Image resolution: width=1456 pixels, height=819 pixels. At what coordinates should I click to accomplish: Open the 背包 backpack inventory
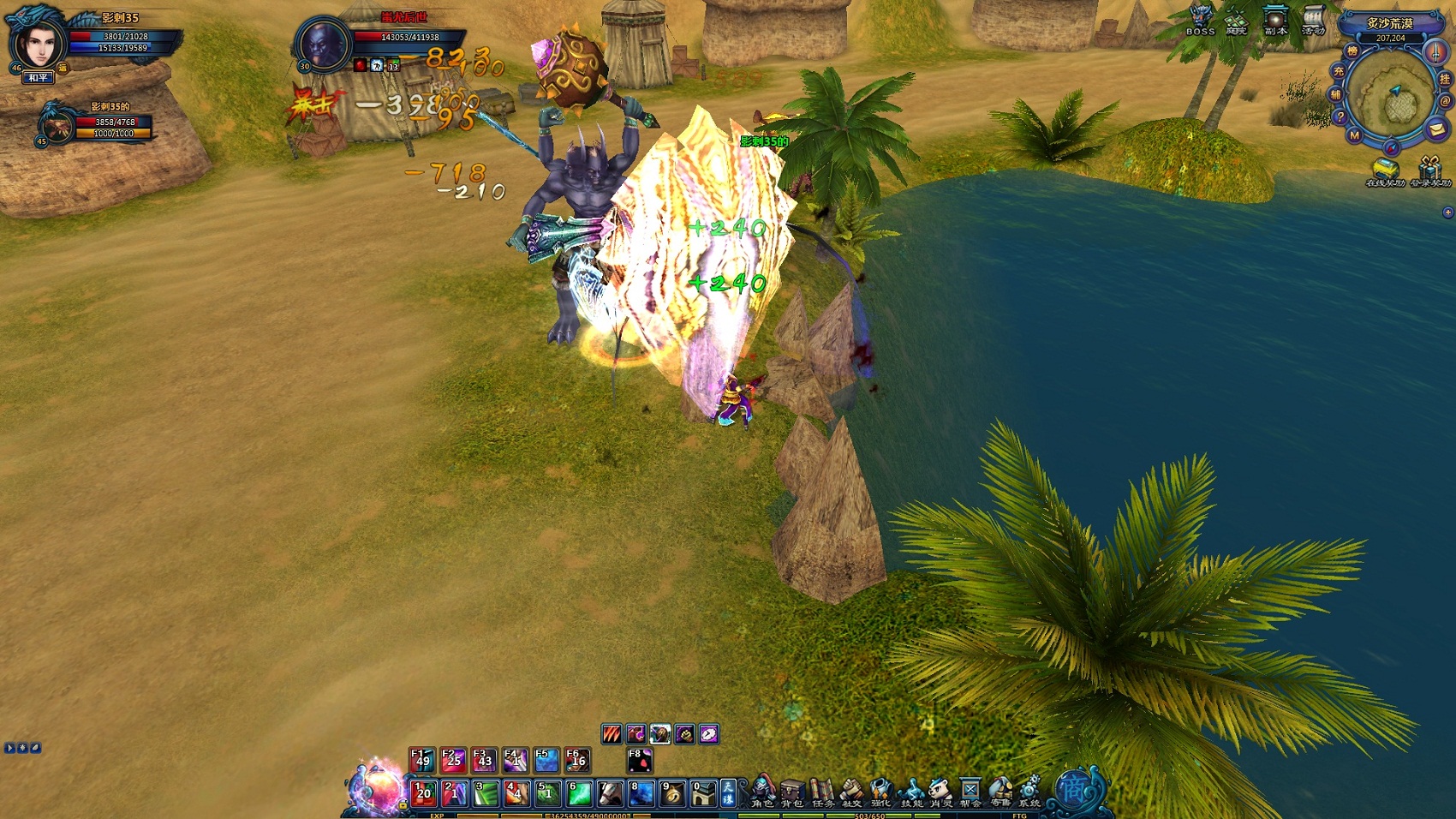click(792, 792)
